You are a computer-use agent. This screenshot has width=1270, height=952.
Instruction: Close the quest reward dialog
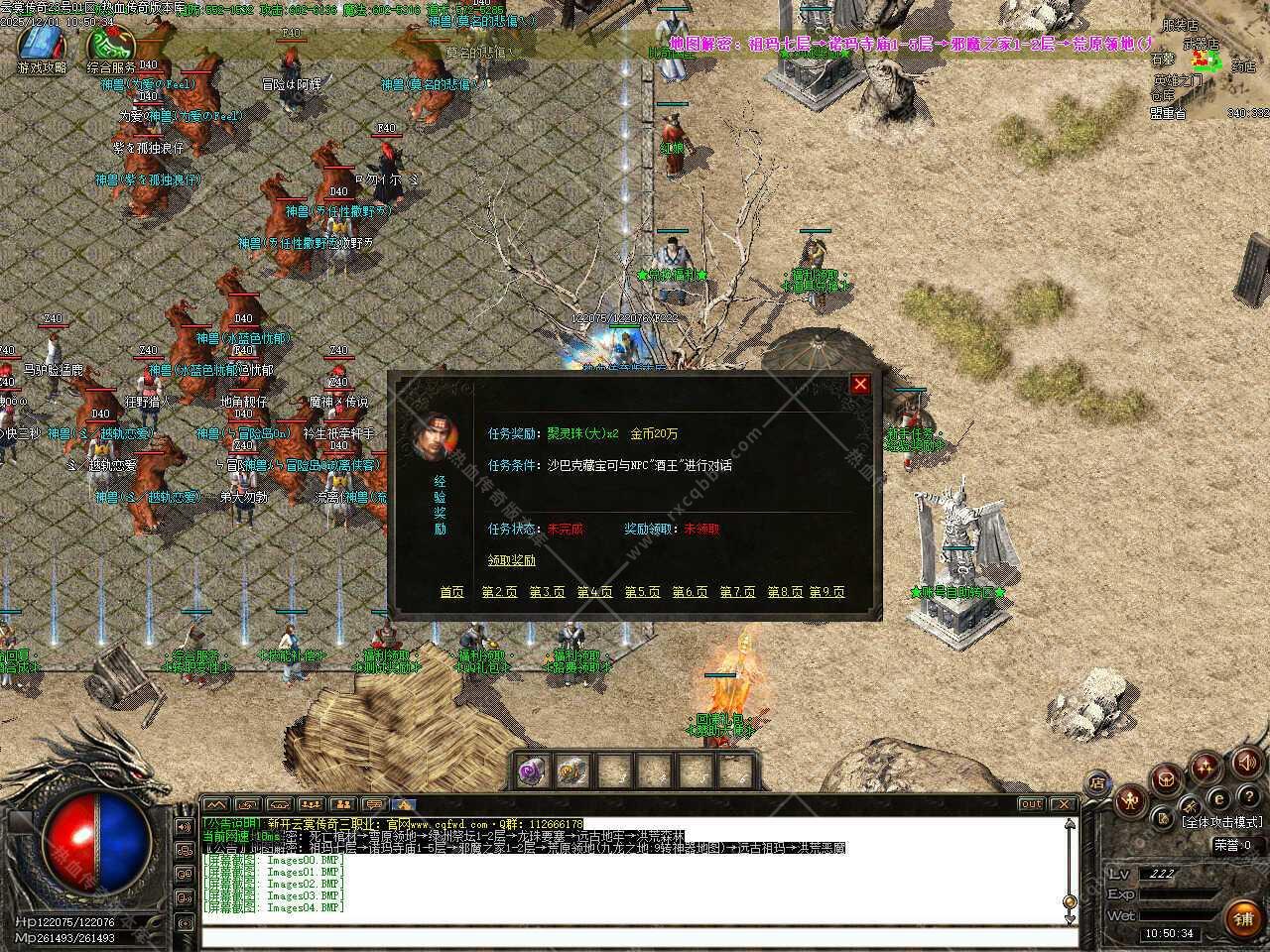tap(860, 384)
